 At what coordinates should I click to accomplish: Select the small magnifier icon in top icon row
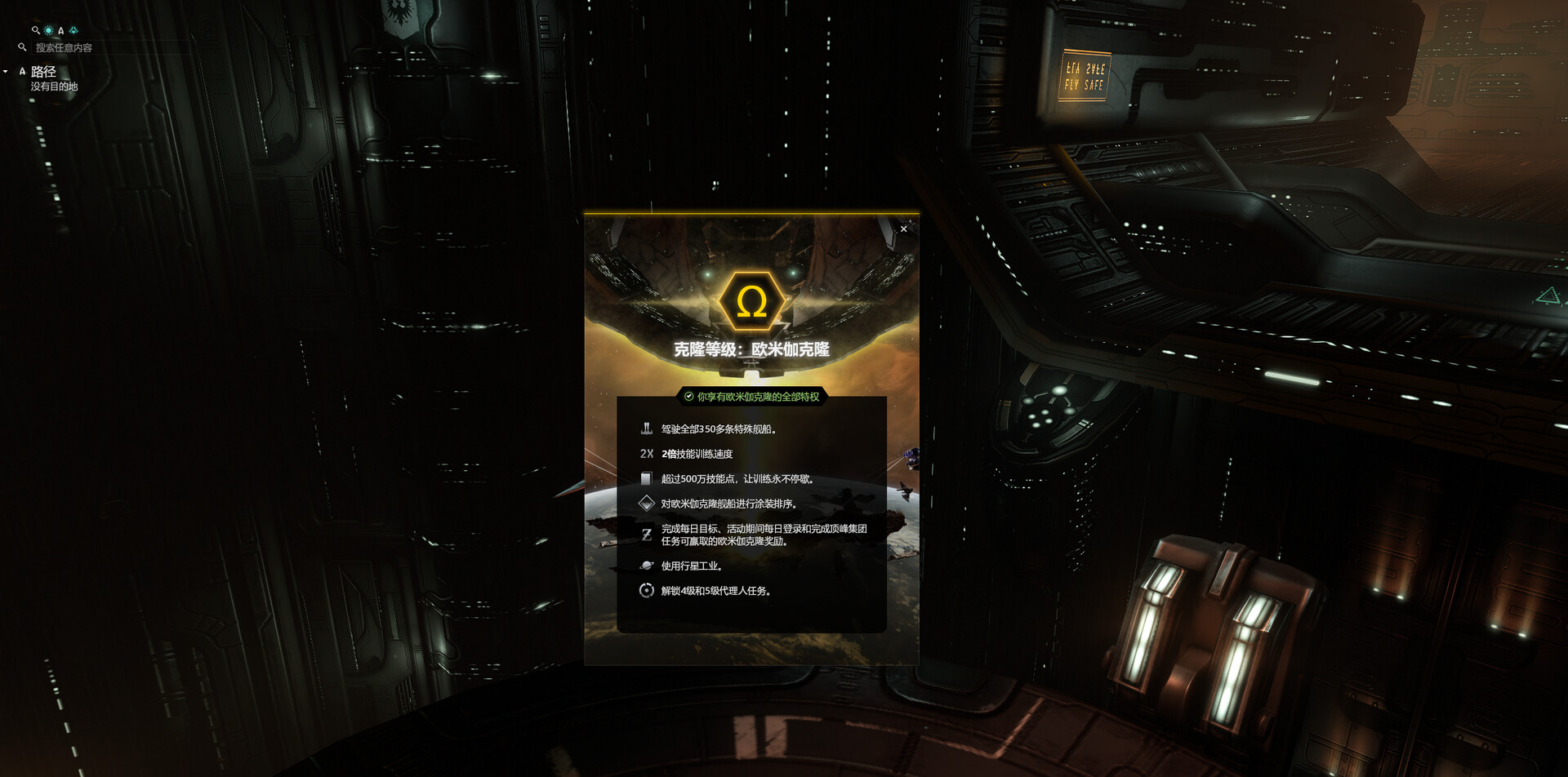click(35, 30)
